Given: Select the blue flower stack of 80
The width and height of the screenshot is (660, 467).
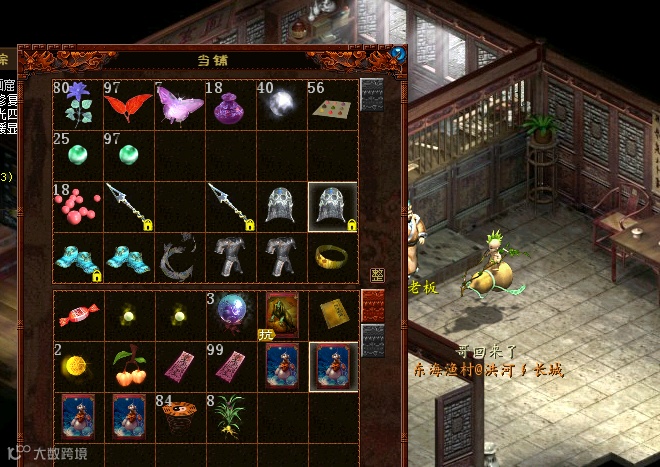Looking at the screenshot, I should point(76,104).
